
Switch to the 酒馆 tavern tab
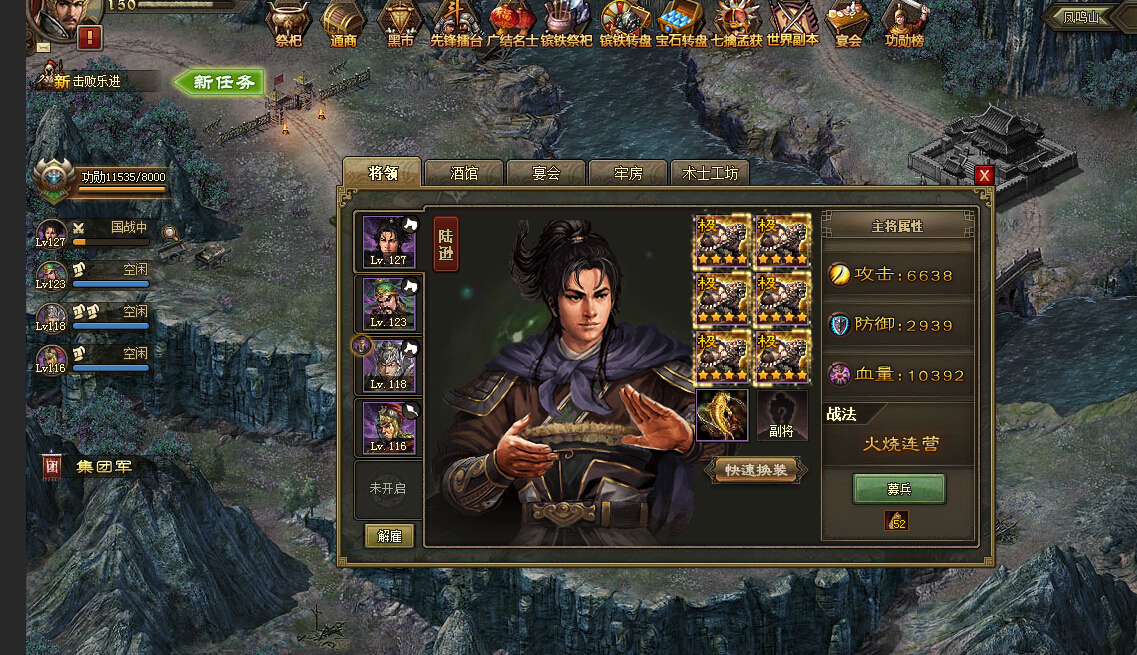[x=464, y=173]
